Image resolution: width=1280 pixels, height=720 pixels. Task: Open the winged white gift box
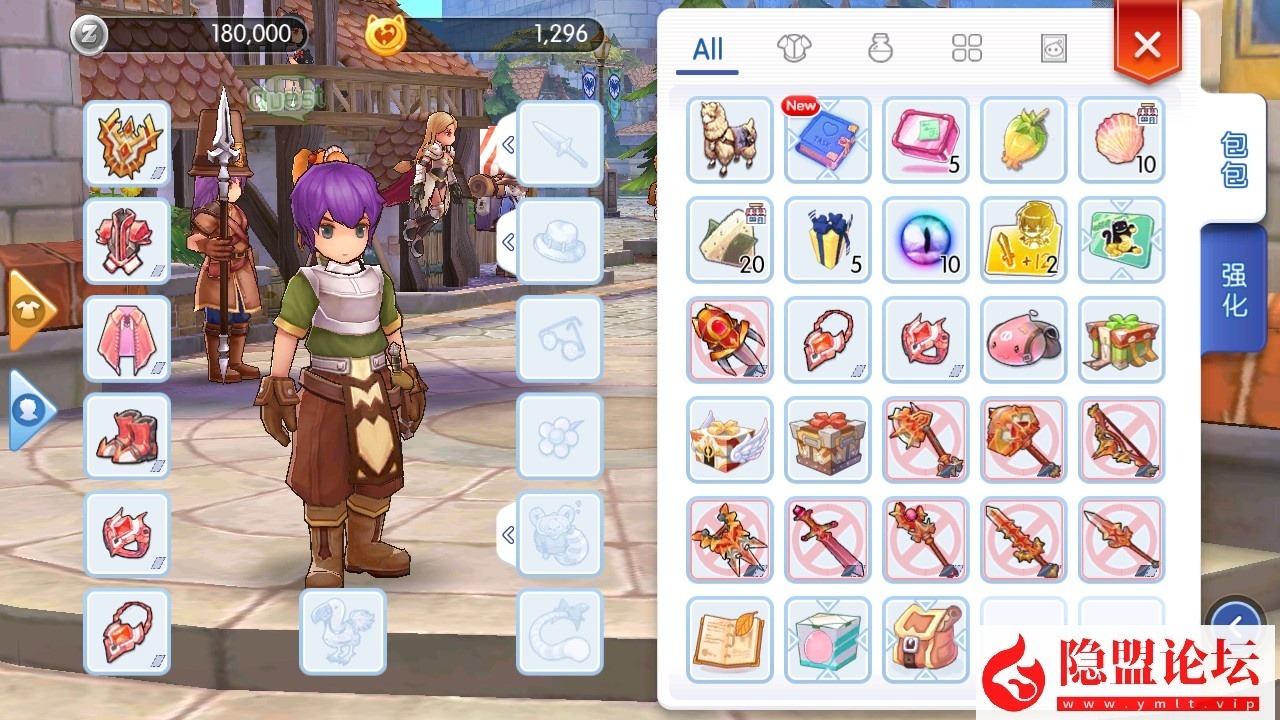tap(730, 440)
